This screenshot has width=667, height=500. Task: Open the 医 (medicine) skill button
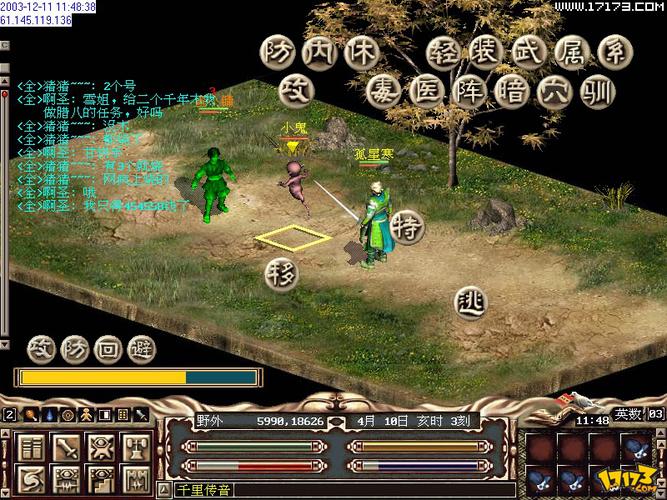[424, 94]
